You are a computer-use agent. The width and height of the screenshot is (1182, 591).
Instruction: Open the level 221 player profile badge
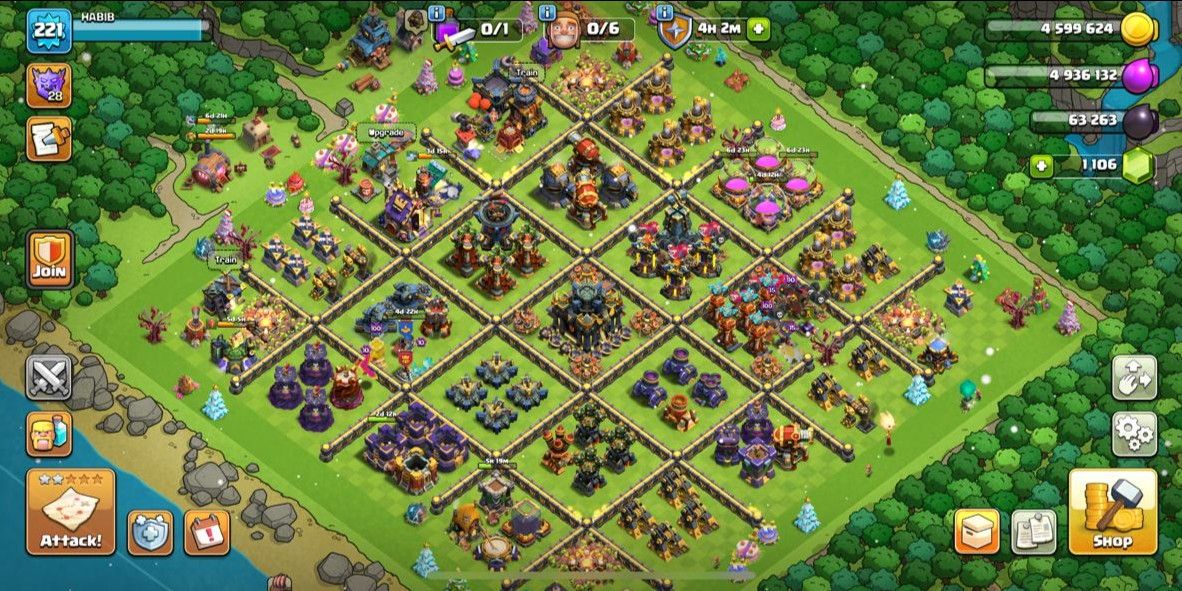pyautogui.click(x=48, y=30)
